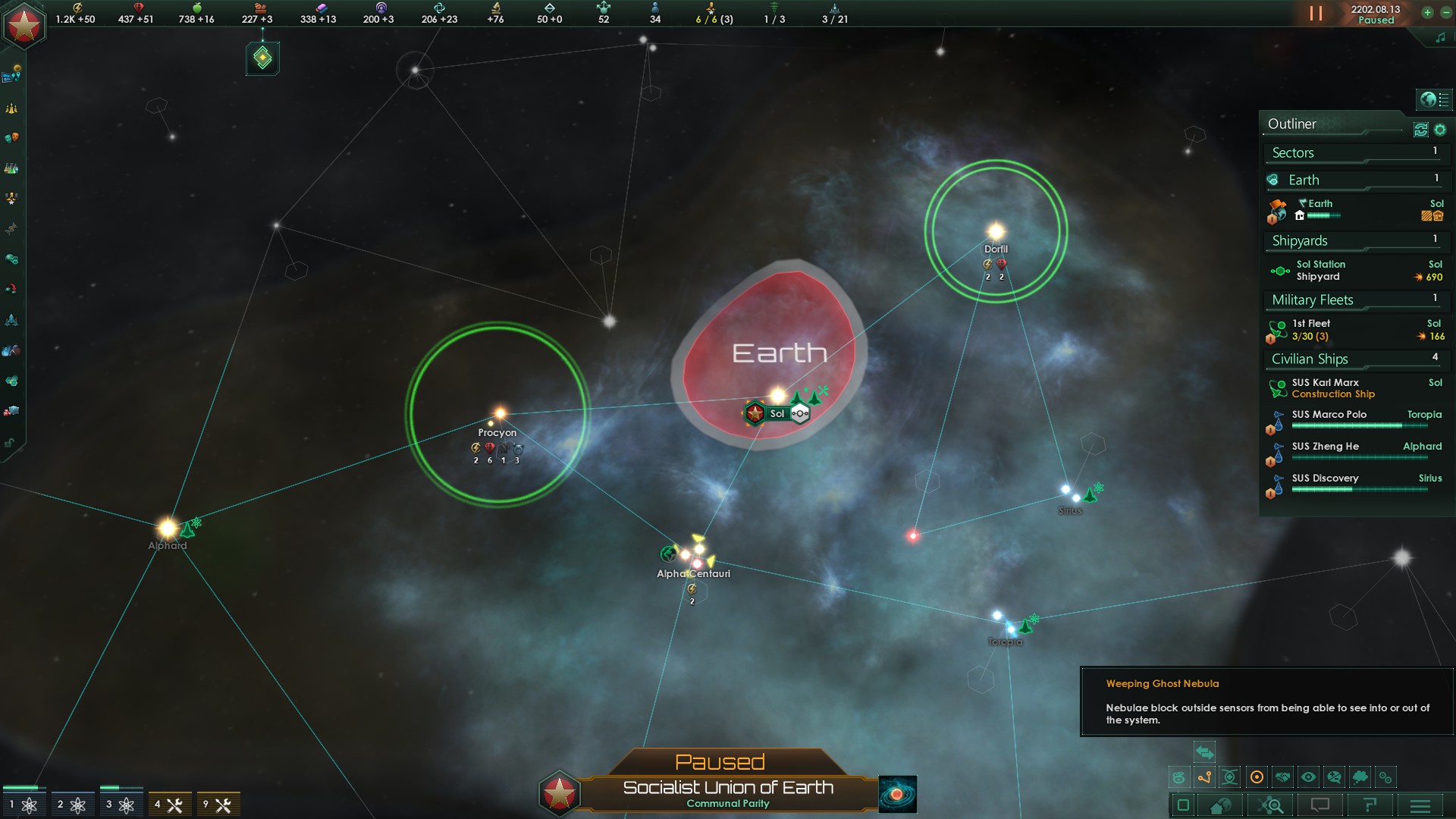The height and width of the screenshot is (819, 1456).
Task: Go to the home planet button
Action: click(x=1220, y=805)
